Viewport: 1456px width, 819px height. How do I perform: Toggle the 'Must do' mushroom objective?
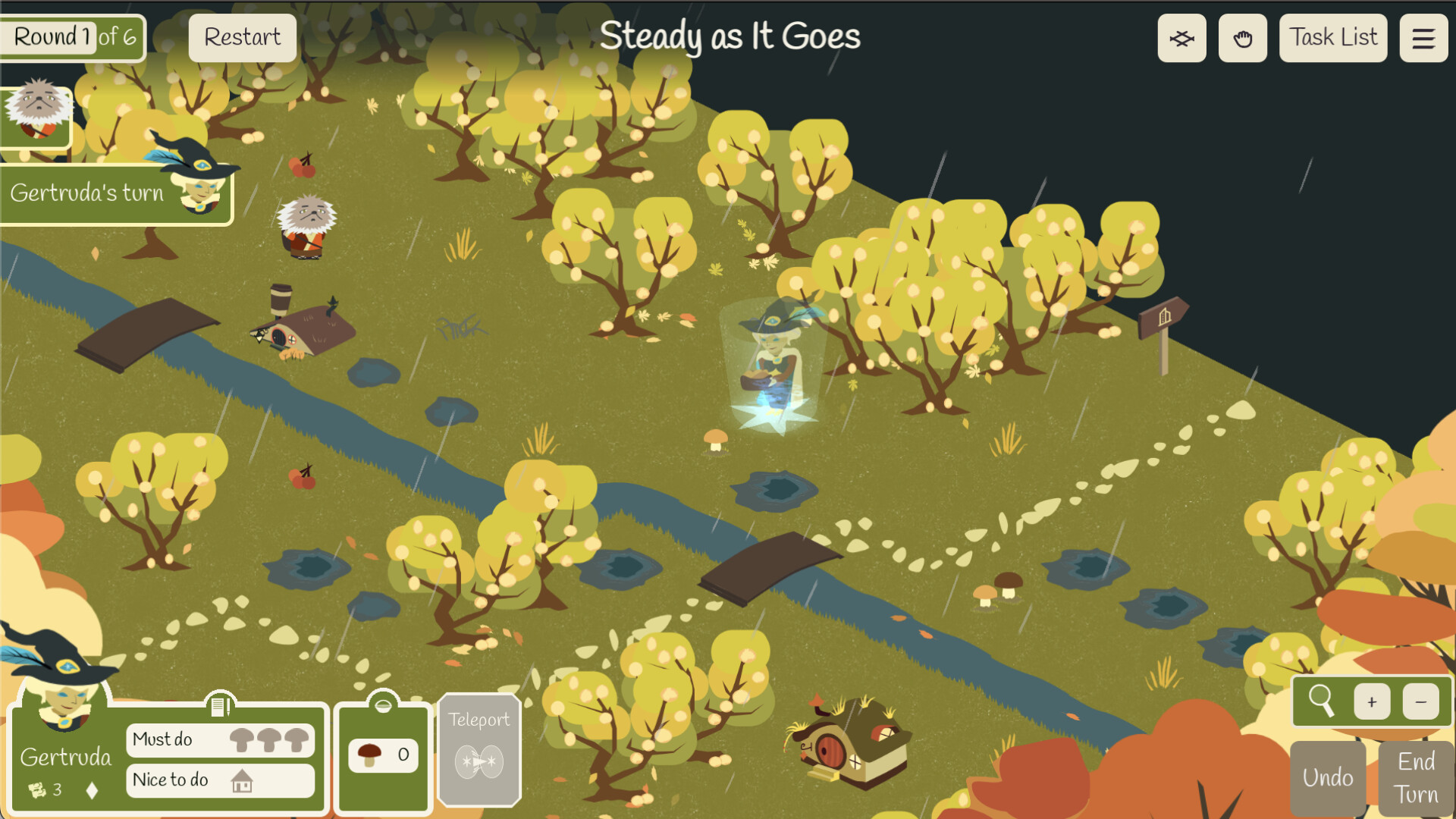[x=221, y=740]
